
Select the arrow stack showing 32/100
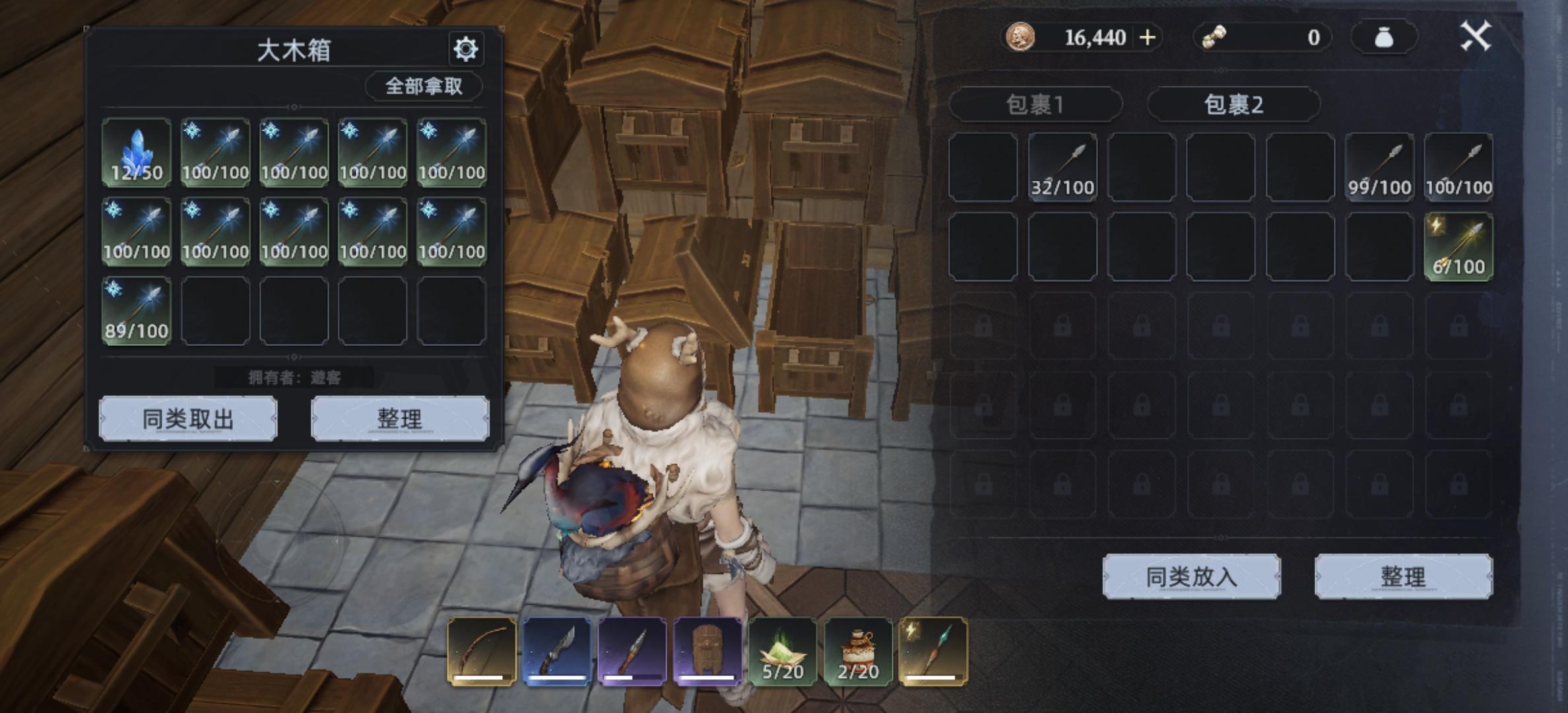(1062, 167)
